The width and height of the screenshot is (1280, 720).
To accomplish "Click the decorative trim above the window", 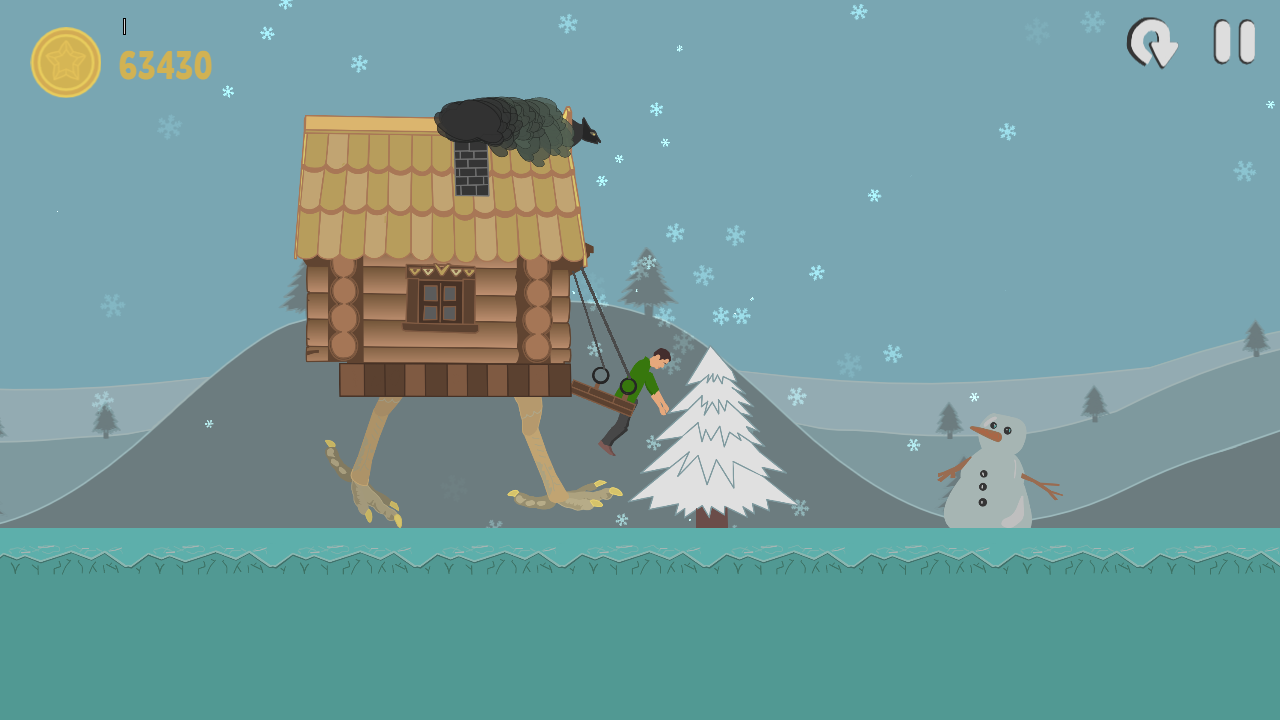I will click(x=441, y=268).
